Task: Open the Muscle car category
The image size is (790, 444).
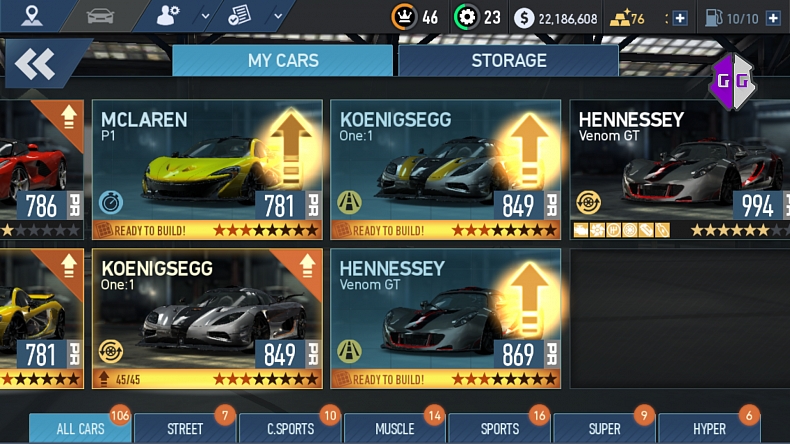Action: point(395,429)
